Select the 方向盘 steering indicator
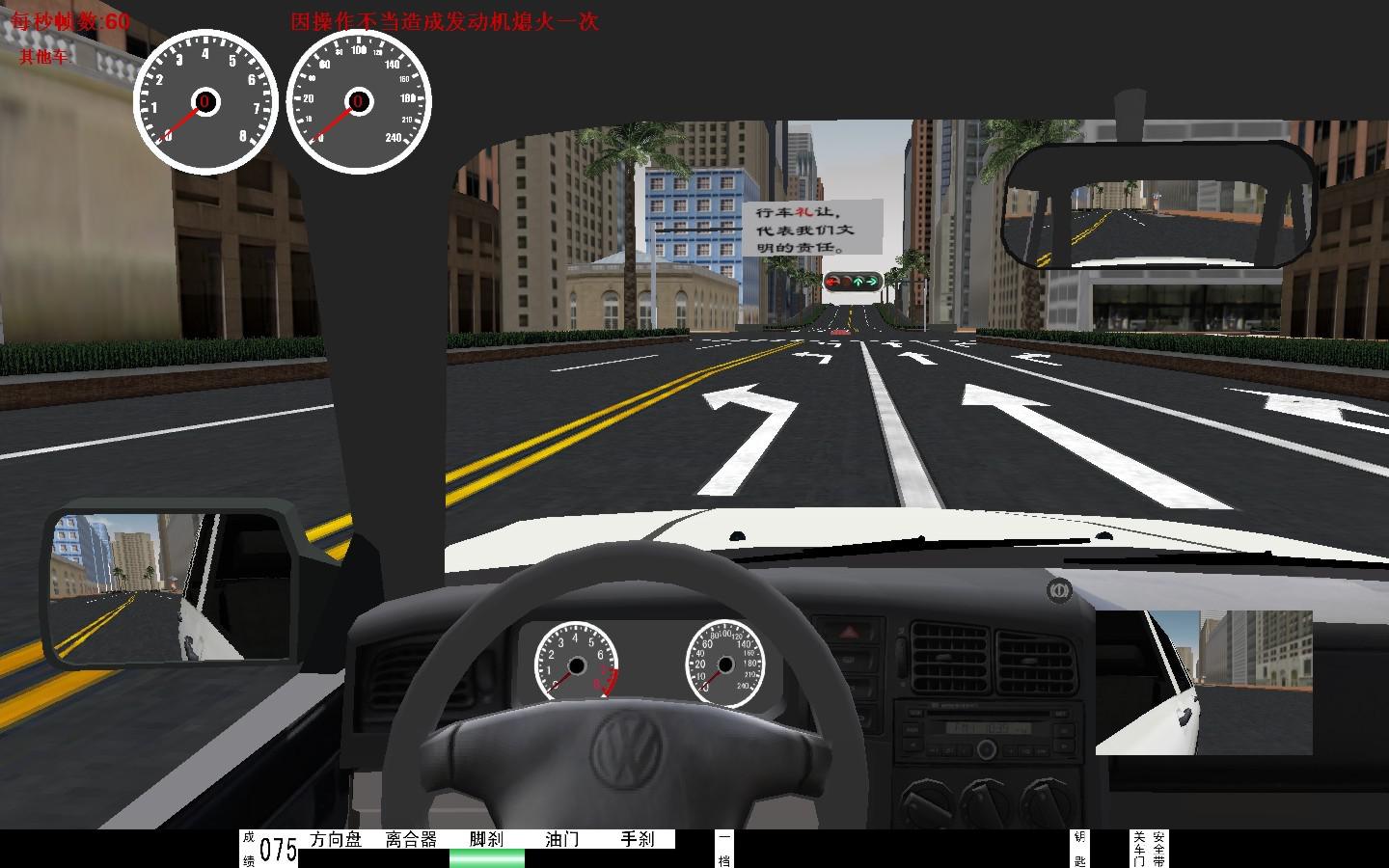The width and height of the screenshot is (1389, 868). [x=336, y=840]
